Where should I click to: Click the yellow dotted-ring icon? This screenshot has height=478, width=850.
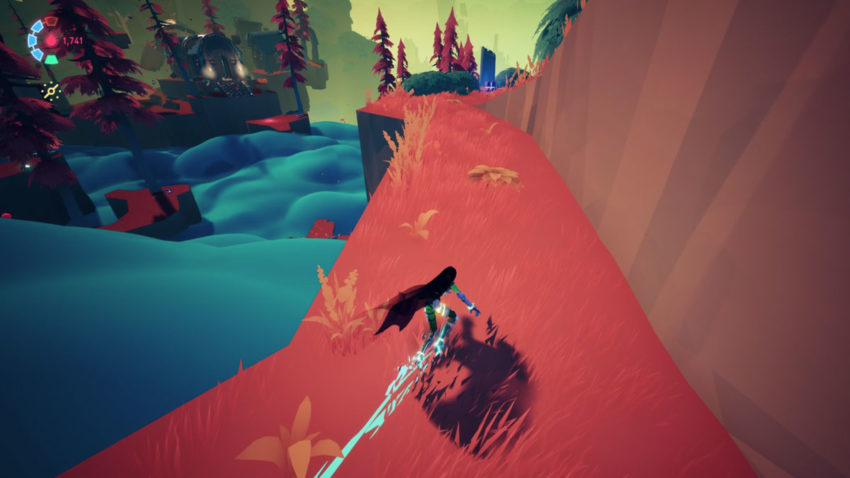[48, 90]
